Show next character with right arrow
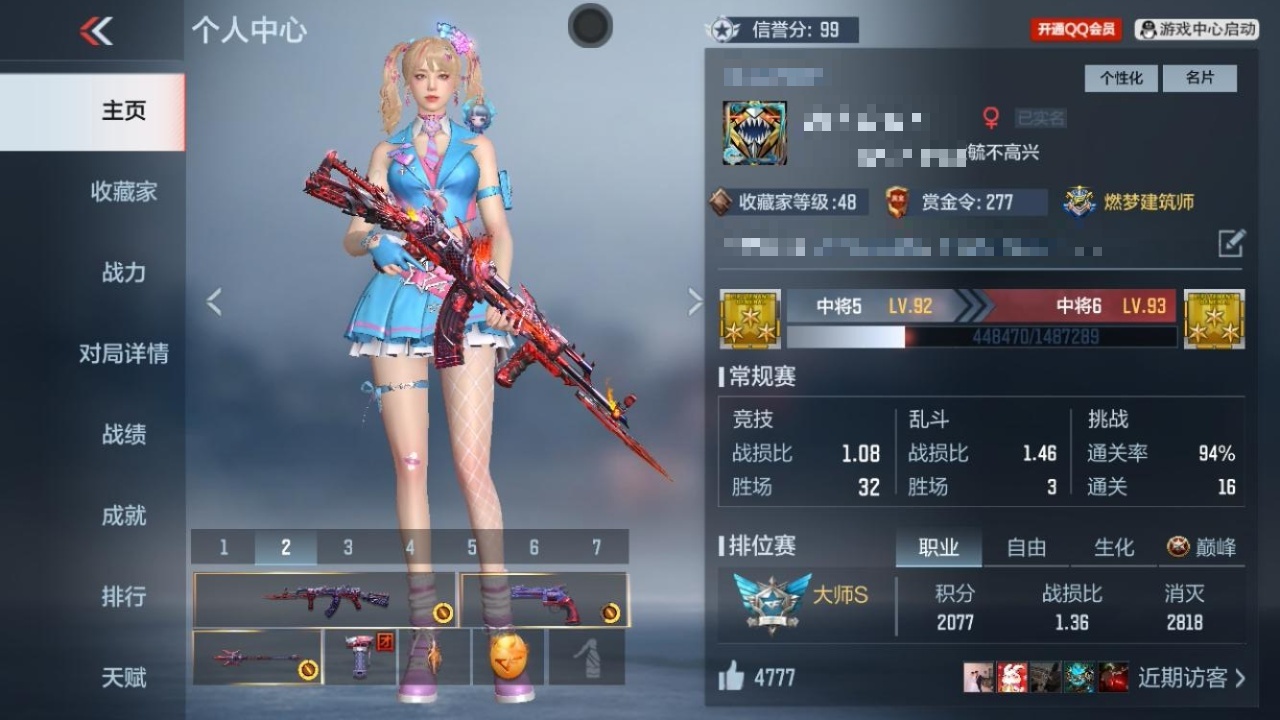This screenshot has width=1280, height=720. pyautogui.click(x=695, y=301)
